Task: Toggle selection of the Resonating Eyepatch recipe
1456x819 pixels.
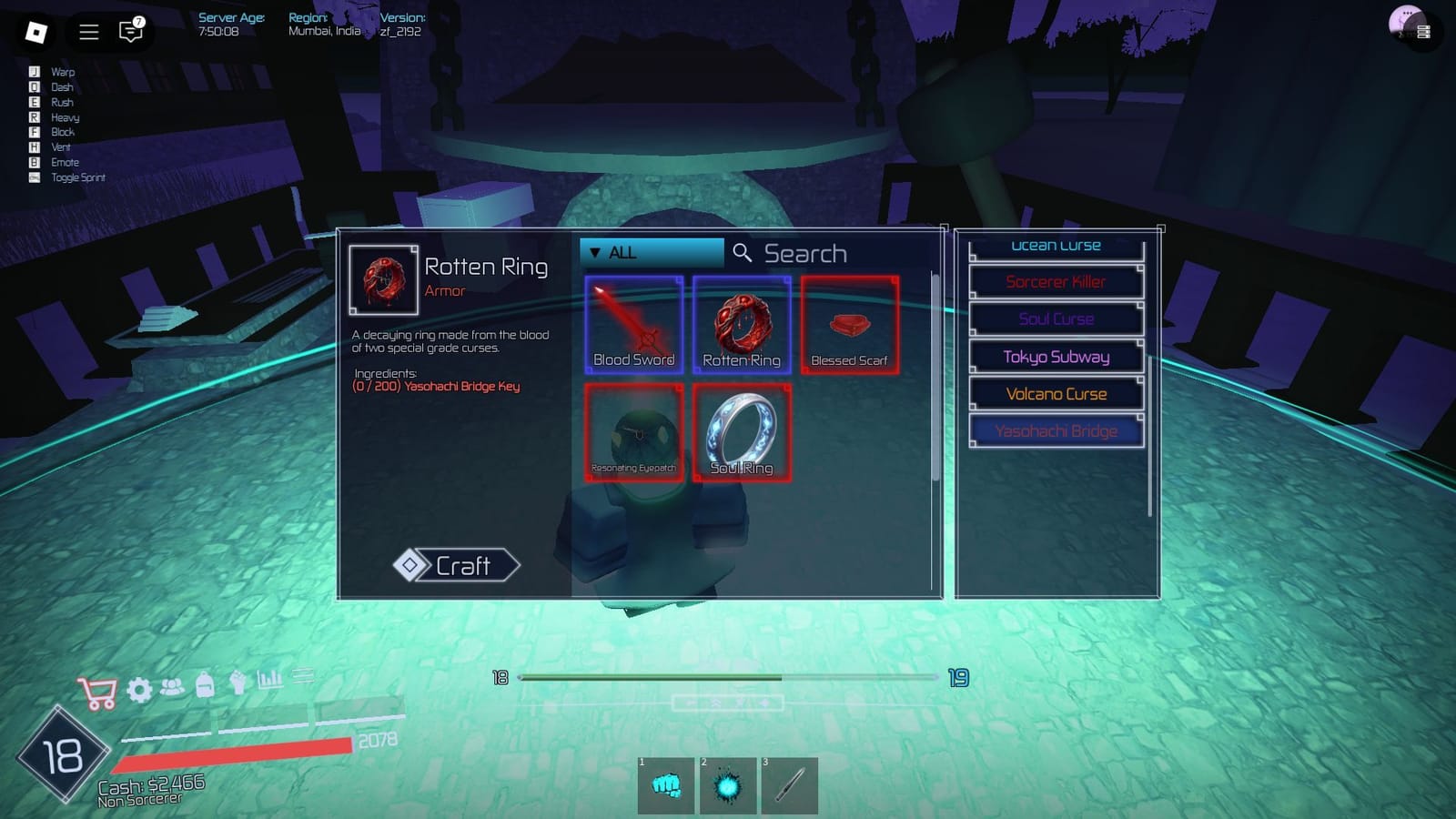Action: (634, 432)
